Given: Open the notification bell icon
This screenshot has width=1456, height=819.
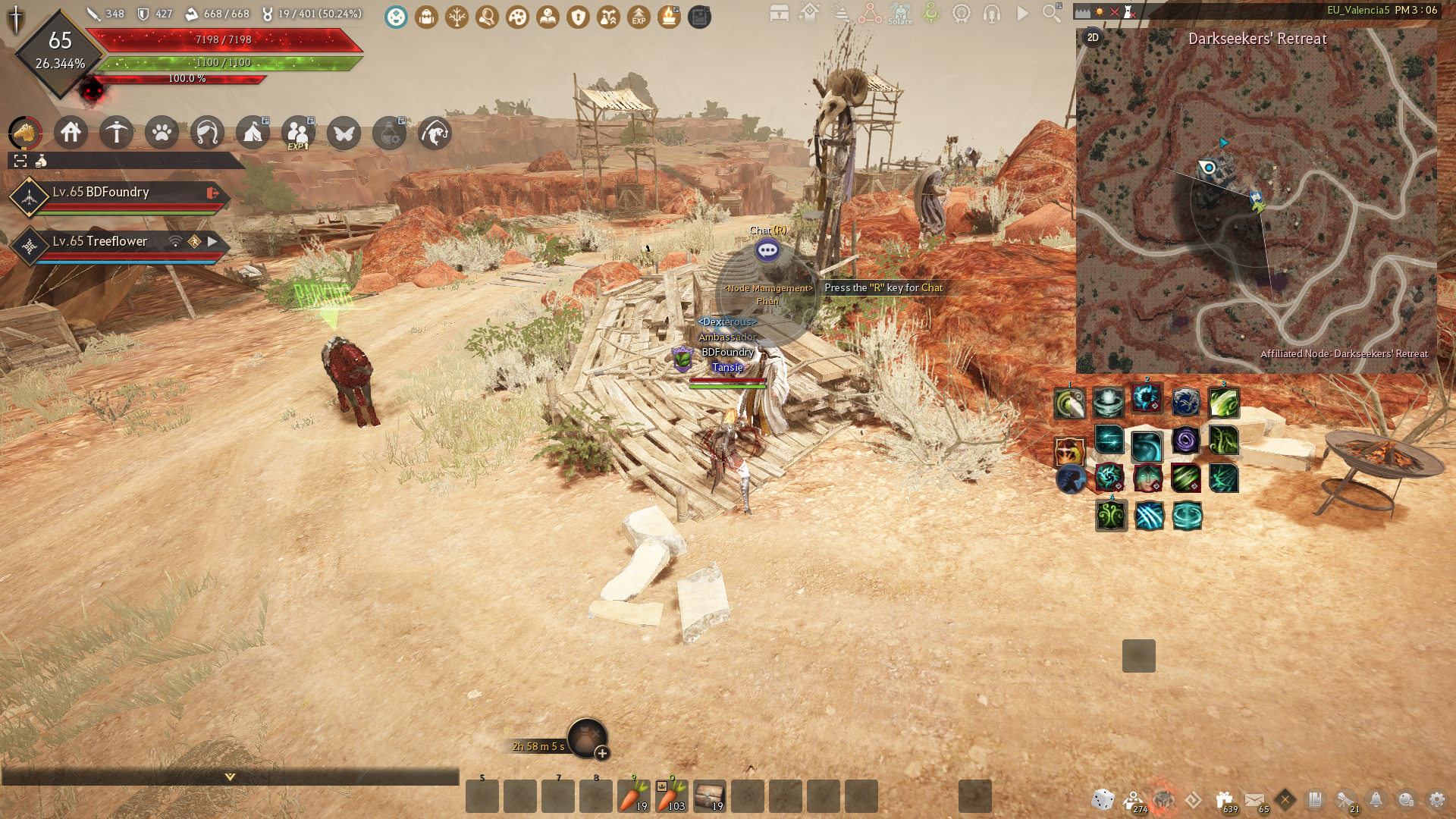Looking at the screenshot, I should [x=1376, y=799].
